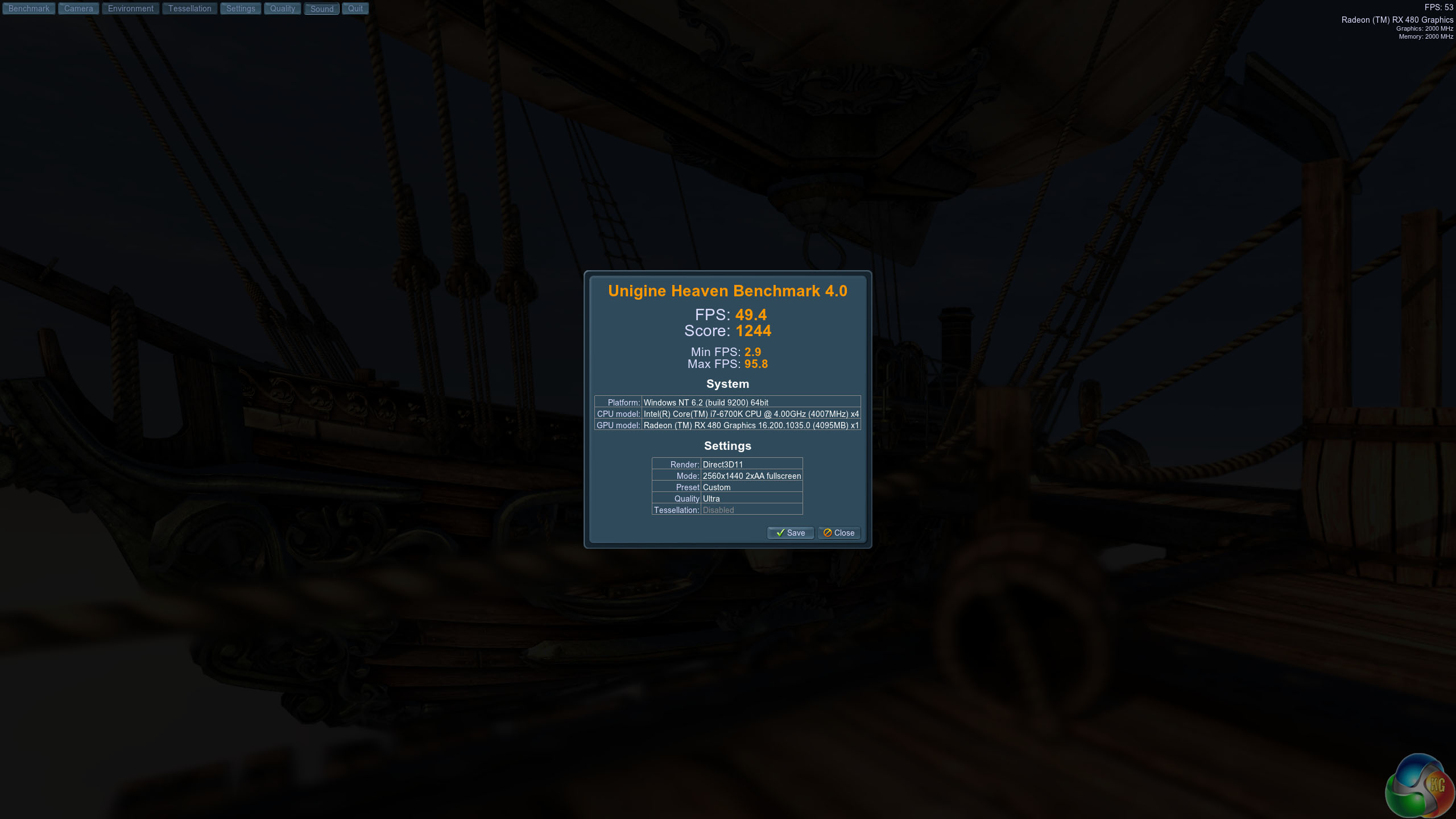
Task: Open the Environment options
Action: click(130, 9)
